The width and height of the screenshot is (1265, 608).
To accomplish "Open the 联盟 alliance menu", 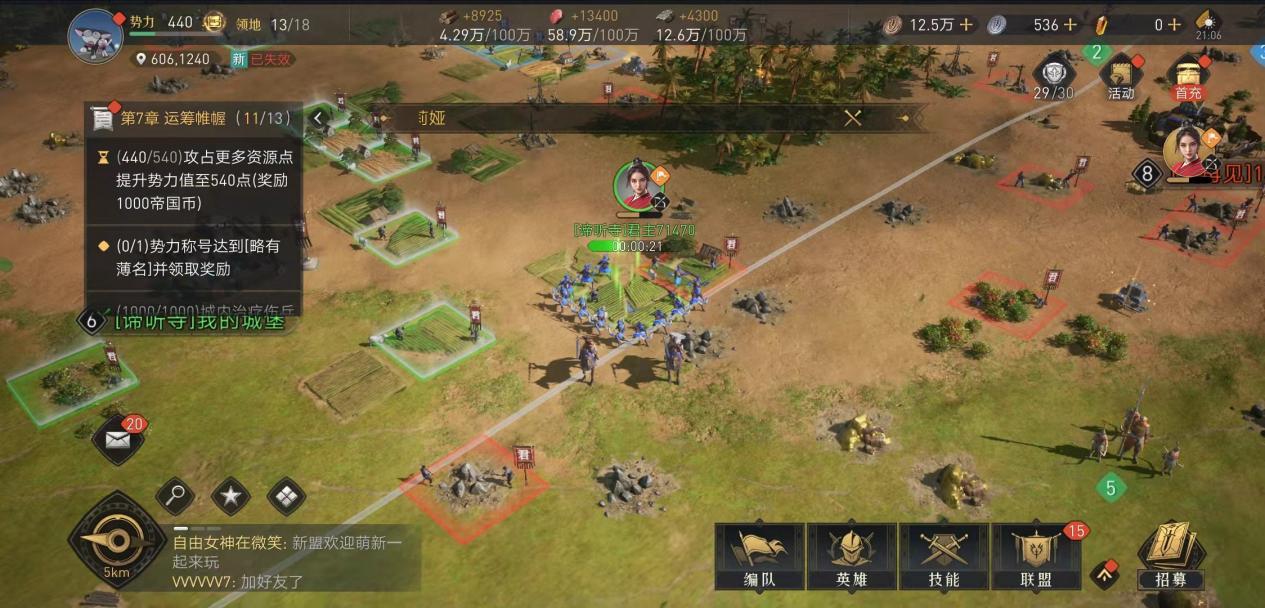I will click(1034, 556).
